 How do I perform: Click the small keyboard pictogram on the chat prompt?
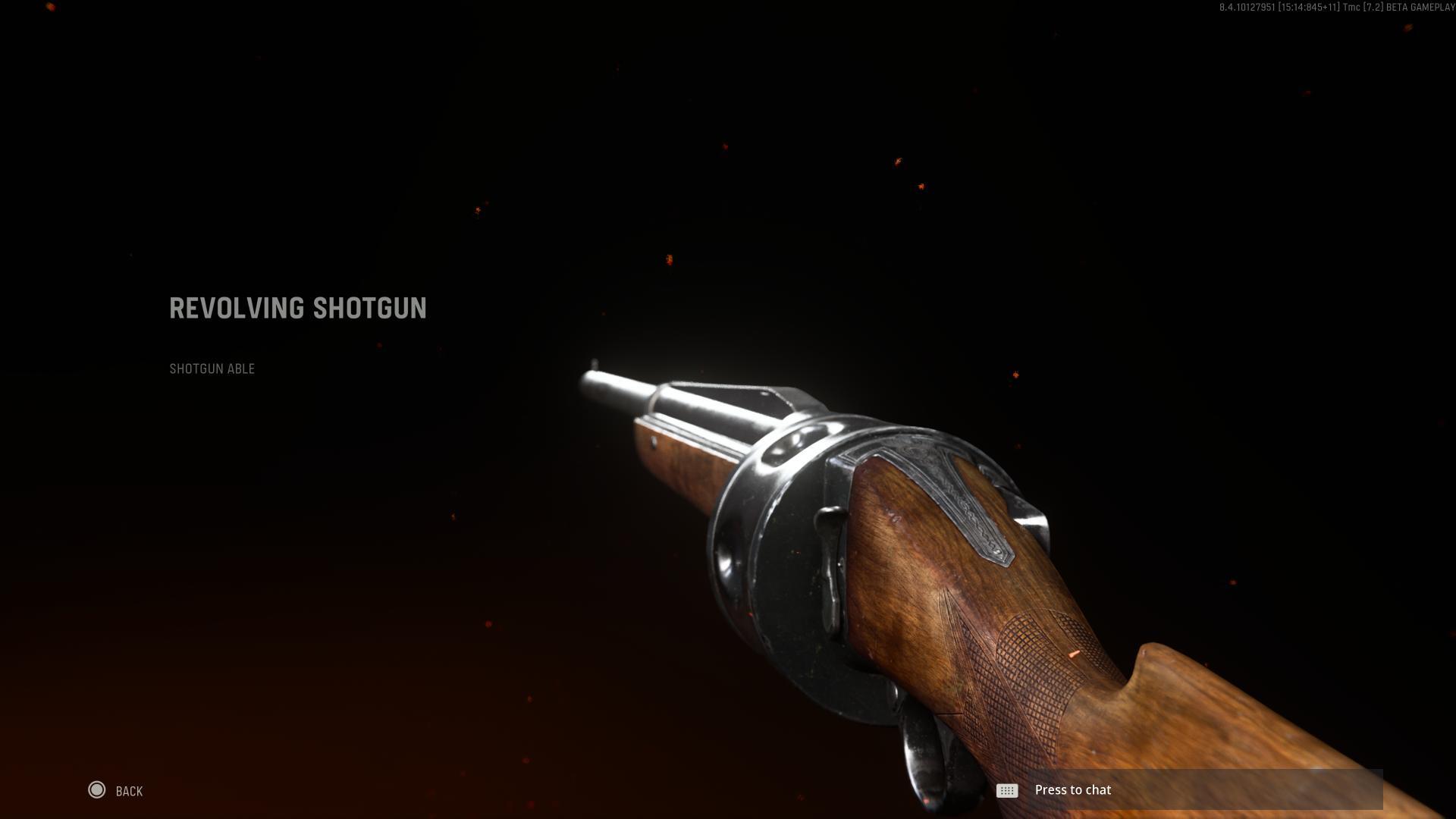[1006, 790]
